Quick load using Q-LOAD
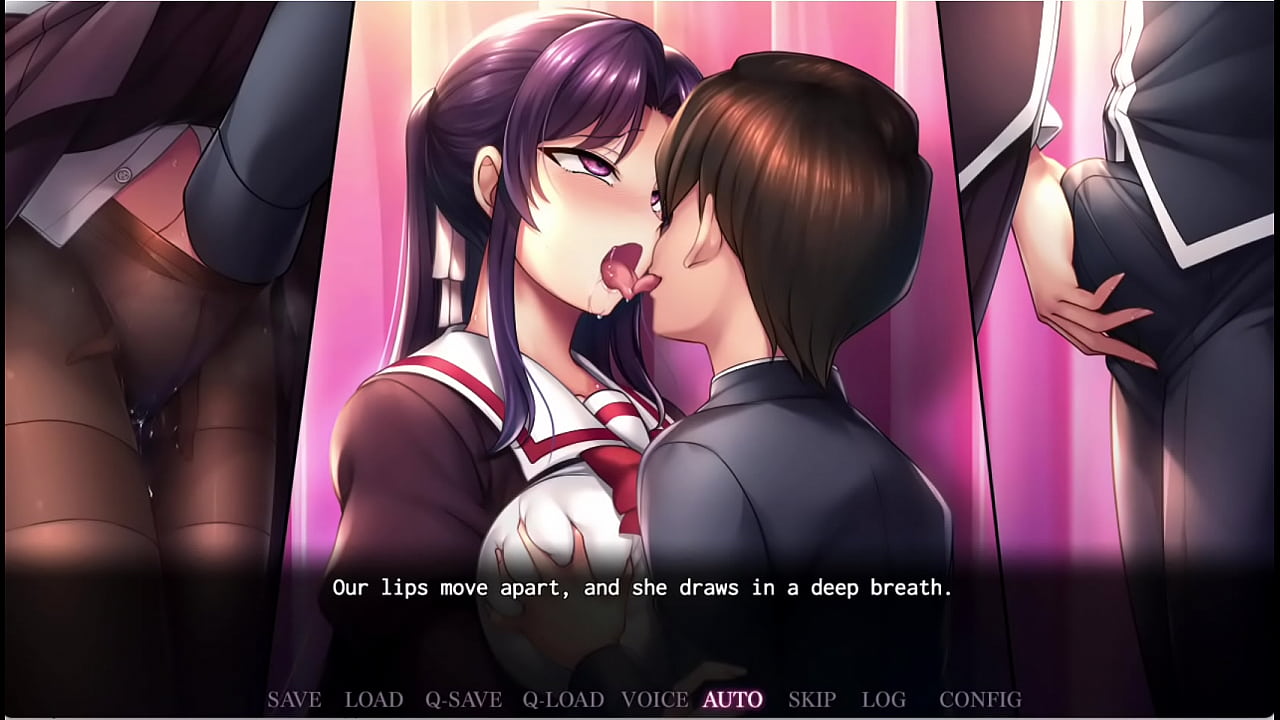 click(563, 700)
